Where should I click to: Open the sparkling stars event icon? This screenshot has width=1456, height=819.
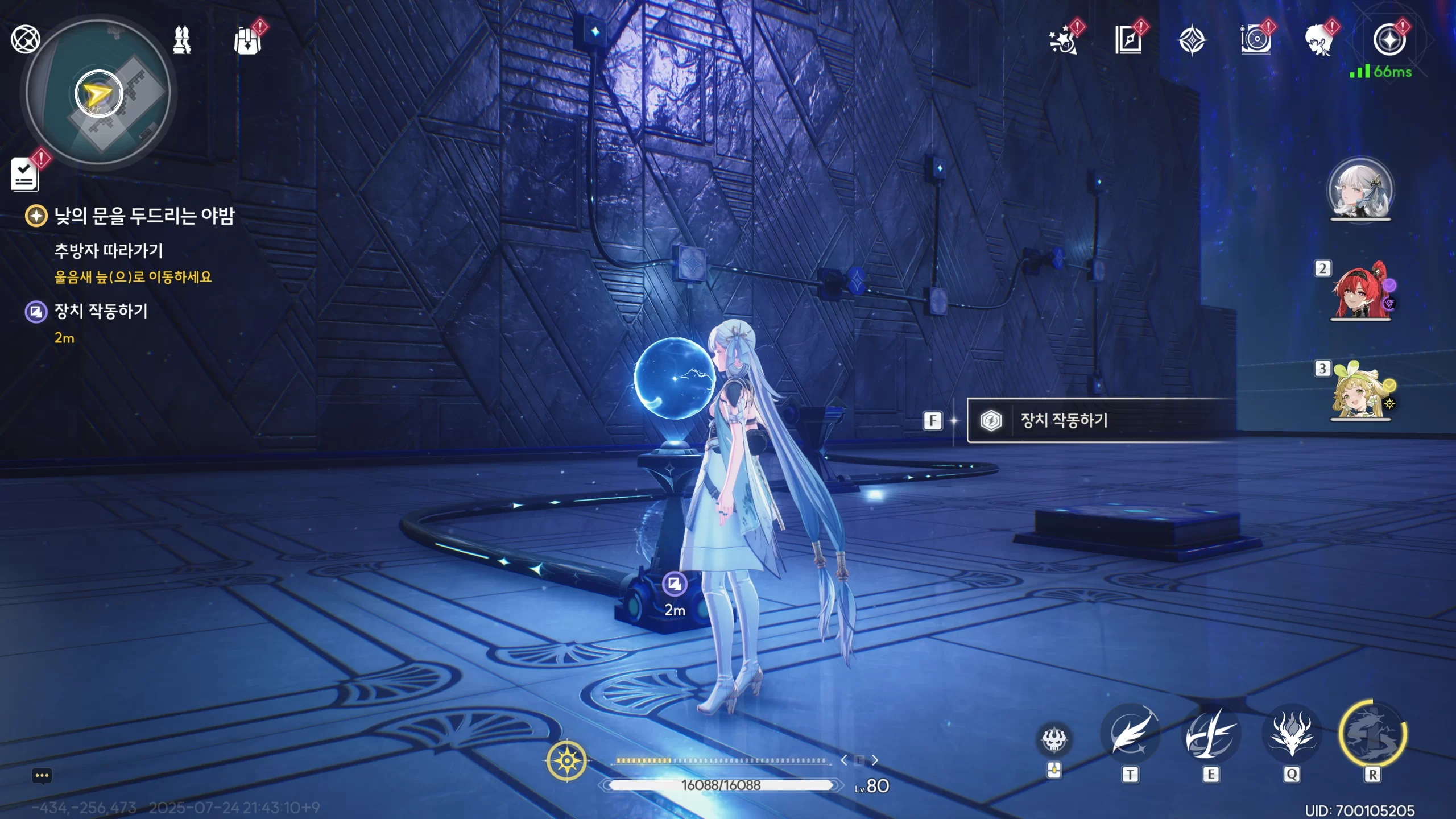(x=1063, y=41)
